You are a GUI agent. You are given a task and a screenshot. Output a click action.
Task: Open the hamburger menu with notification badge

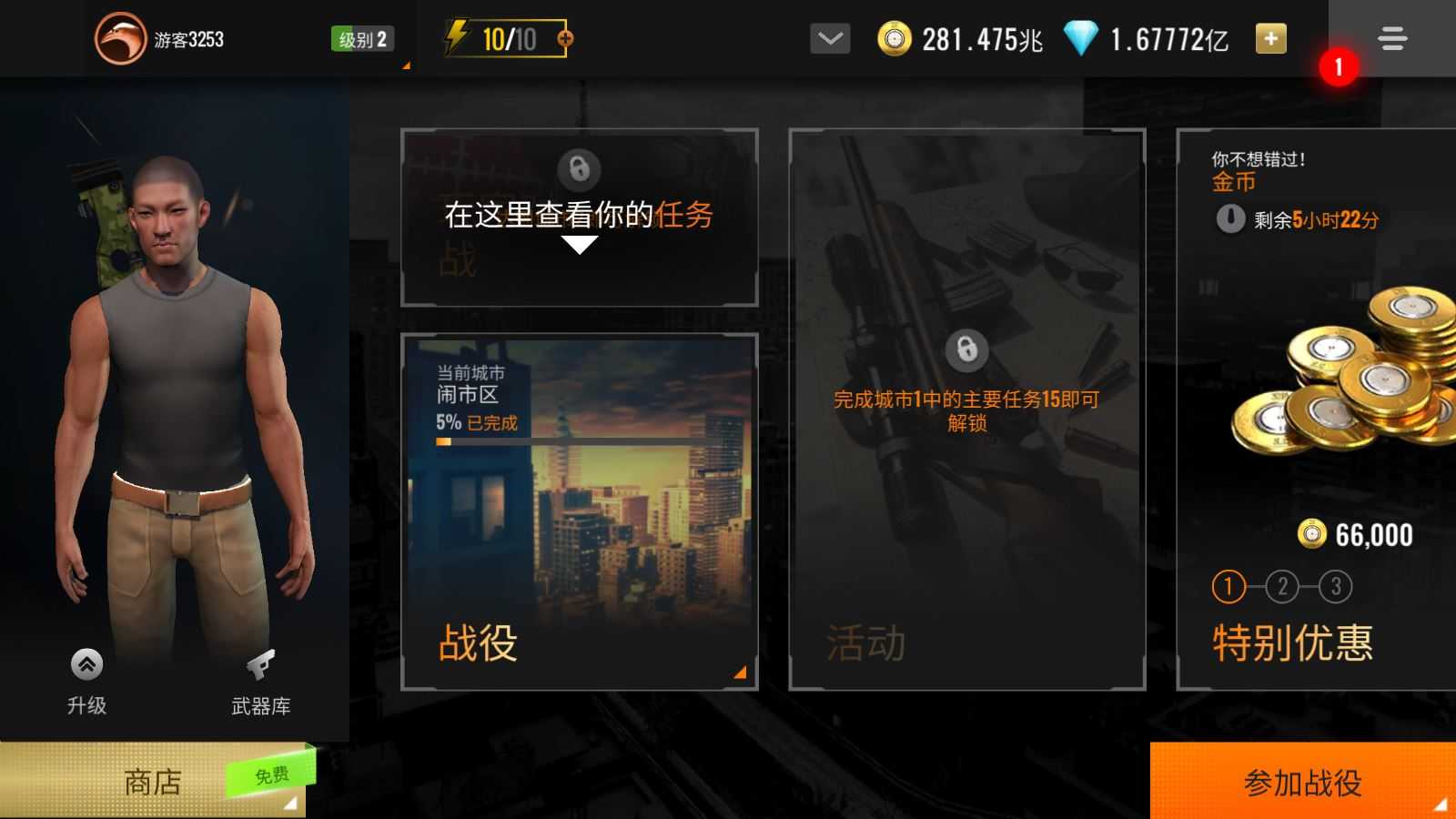point(1390,40)
